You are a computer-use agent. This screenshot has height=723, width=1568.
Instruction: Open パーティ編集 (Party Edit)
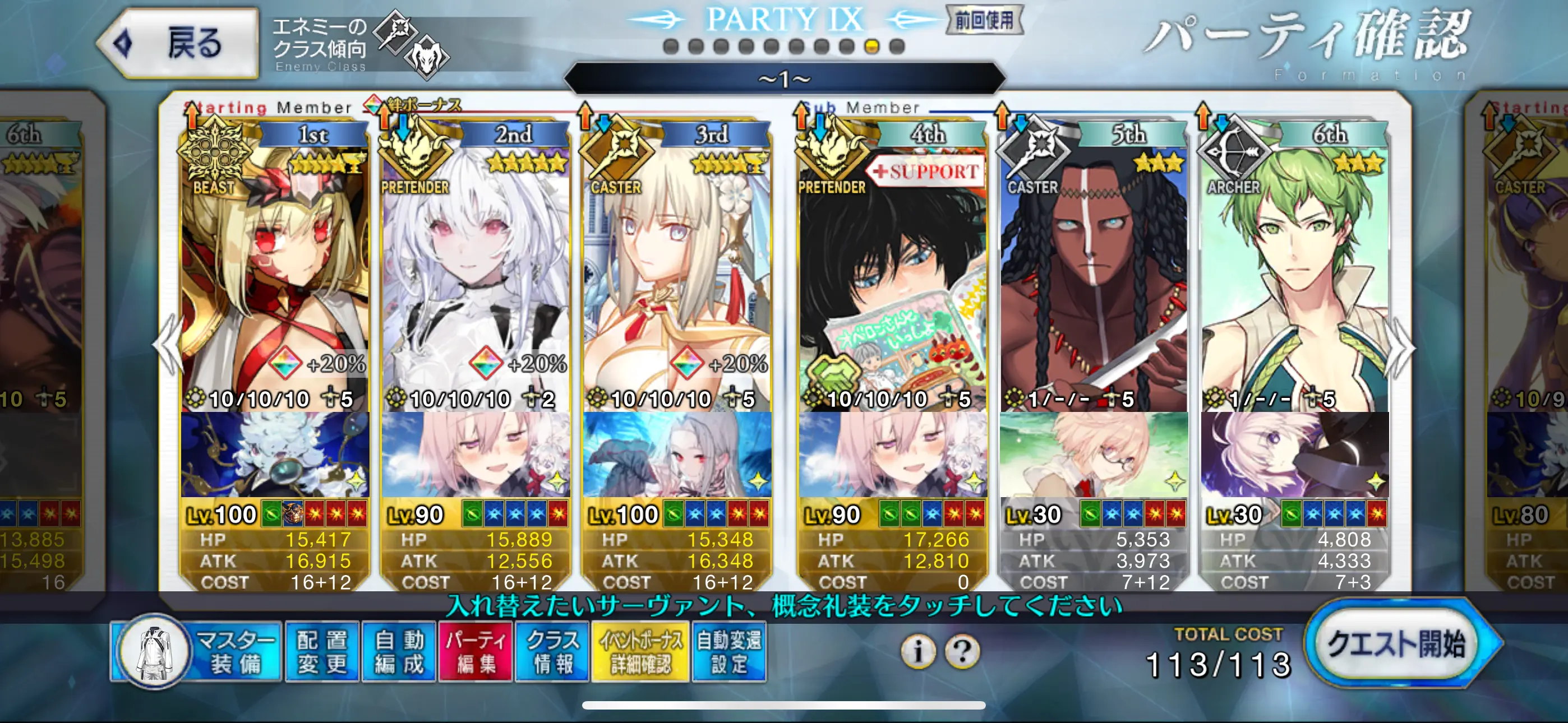[476, 651]
